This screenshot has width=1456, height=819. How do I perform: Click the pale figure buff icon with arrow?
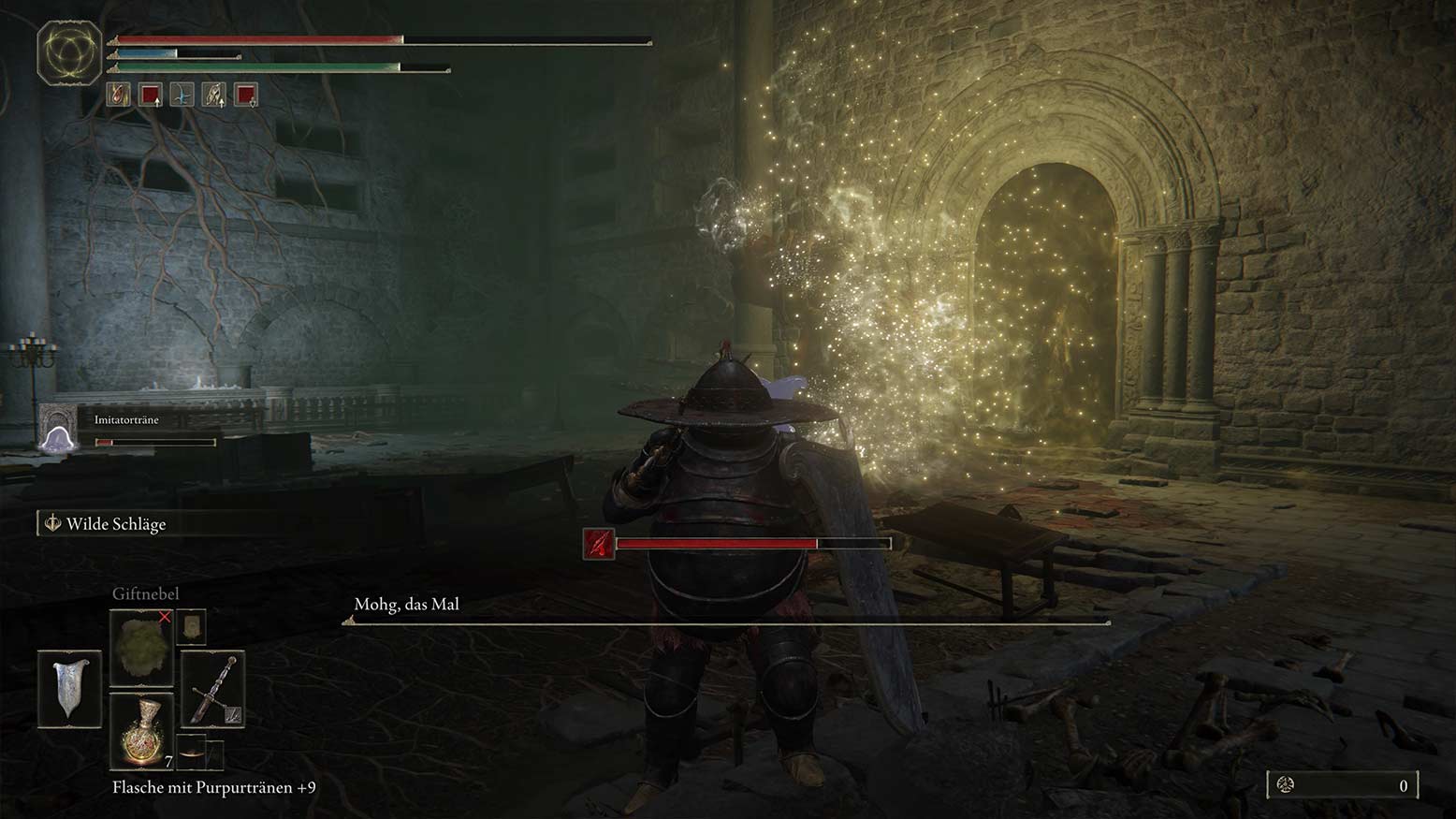click(214, 95)
